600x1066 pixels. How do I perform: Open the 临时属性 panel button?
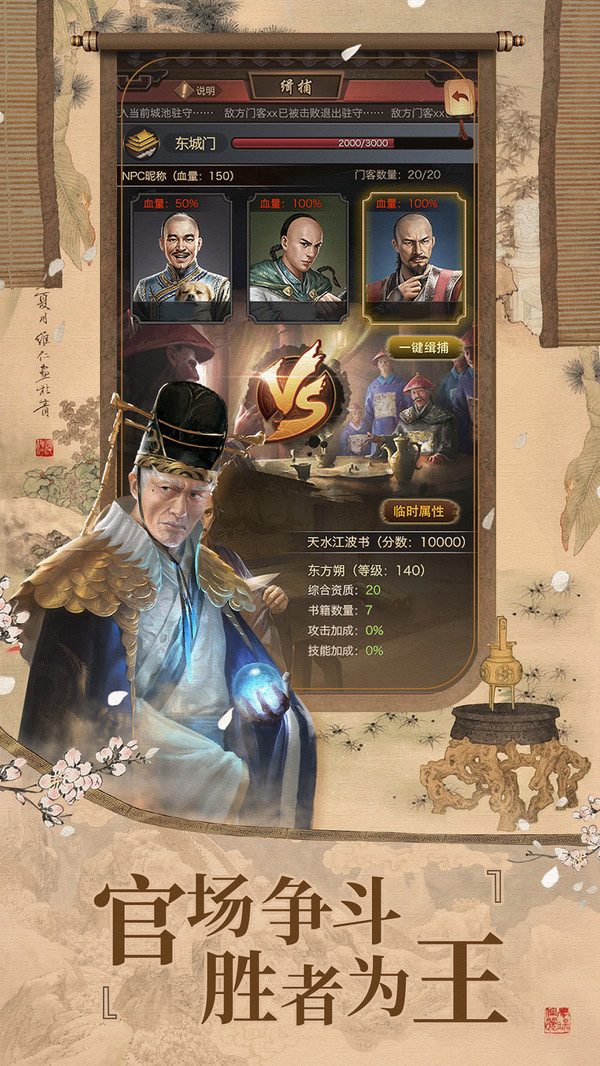(418, 512)
